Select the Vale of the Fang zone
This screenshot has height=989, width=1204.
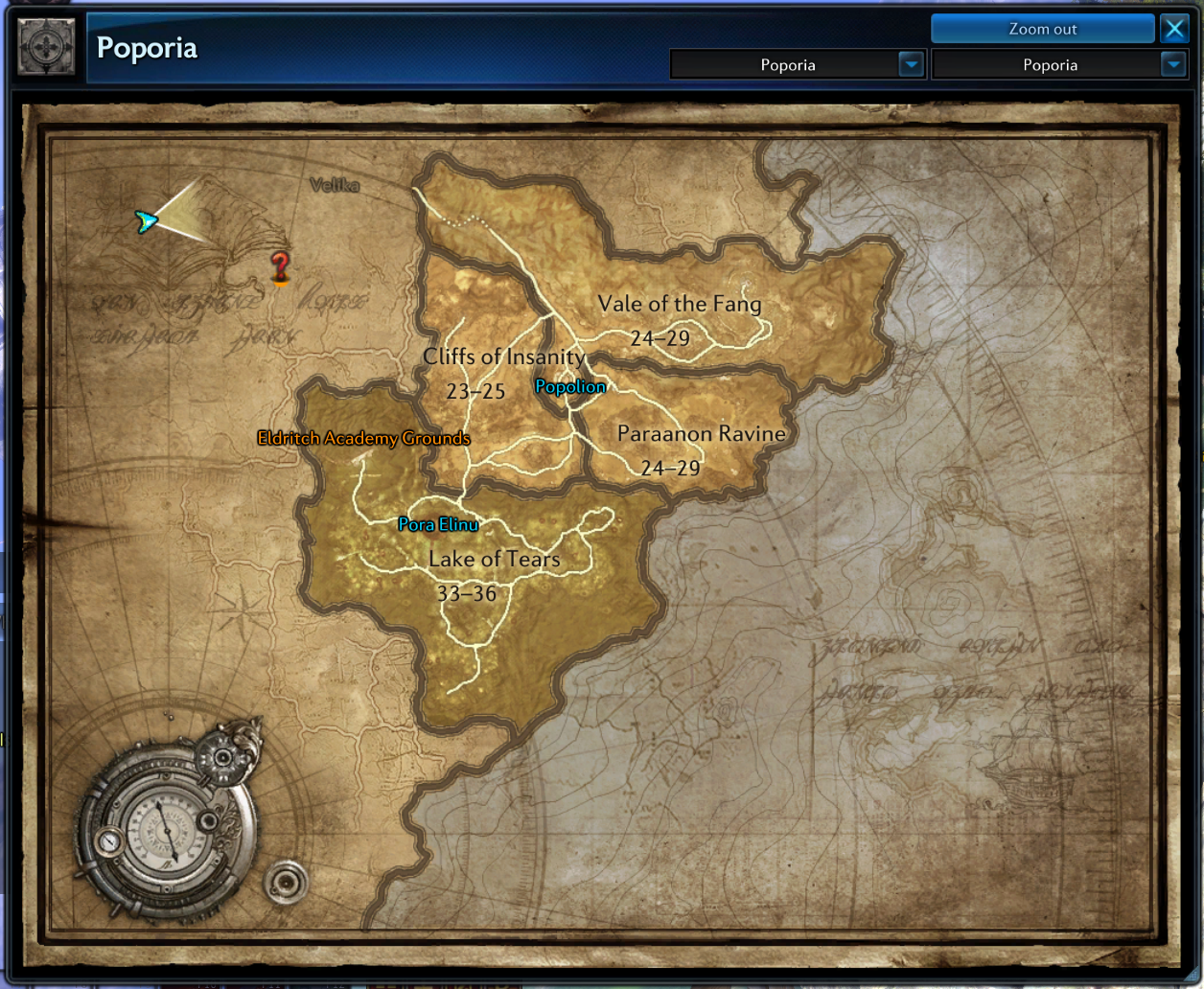tap(679, 305)
